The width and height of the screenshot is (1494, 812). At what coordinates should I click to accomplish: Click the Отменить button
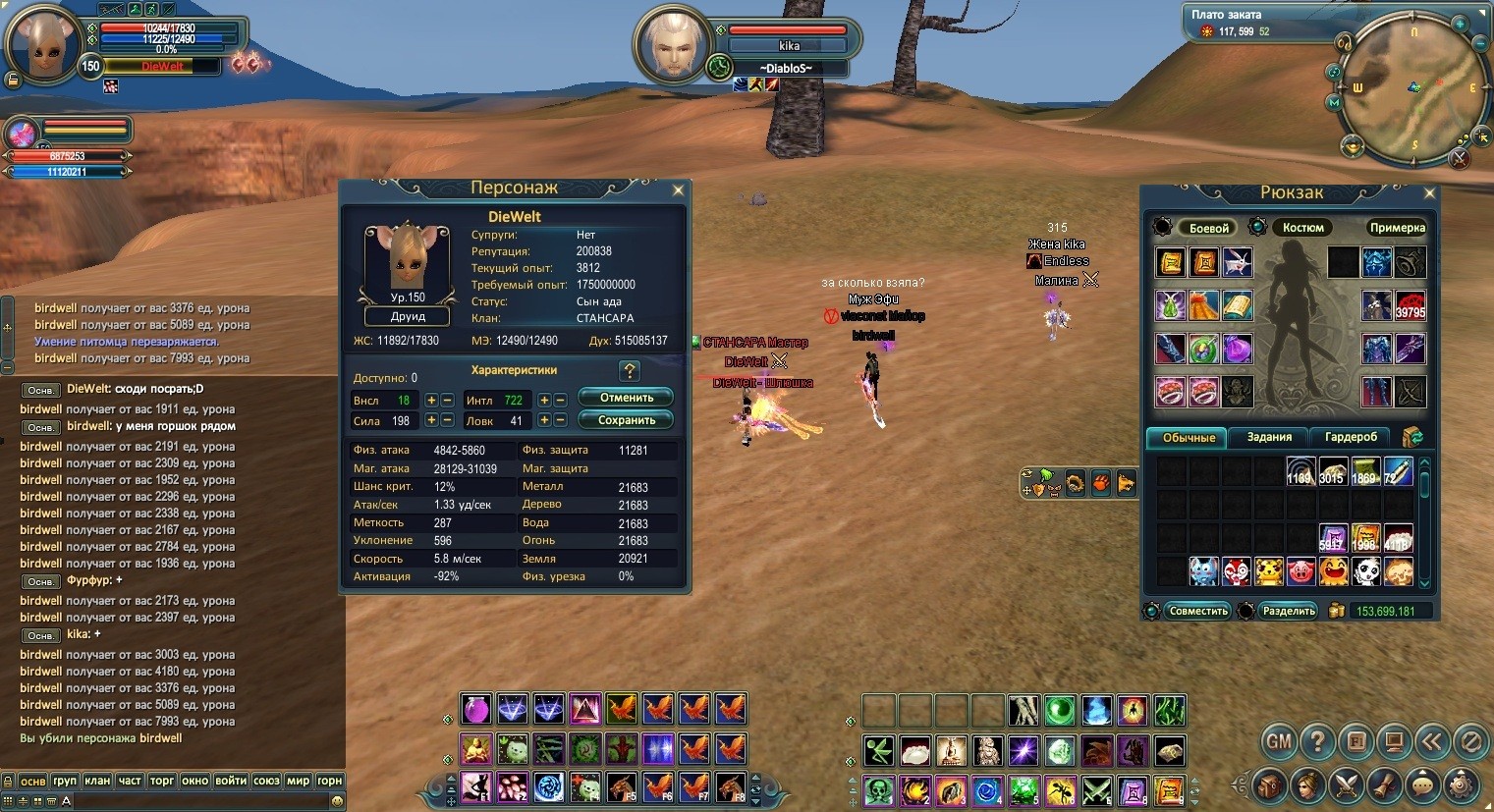point(627,398)
